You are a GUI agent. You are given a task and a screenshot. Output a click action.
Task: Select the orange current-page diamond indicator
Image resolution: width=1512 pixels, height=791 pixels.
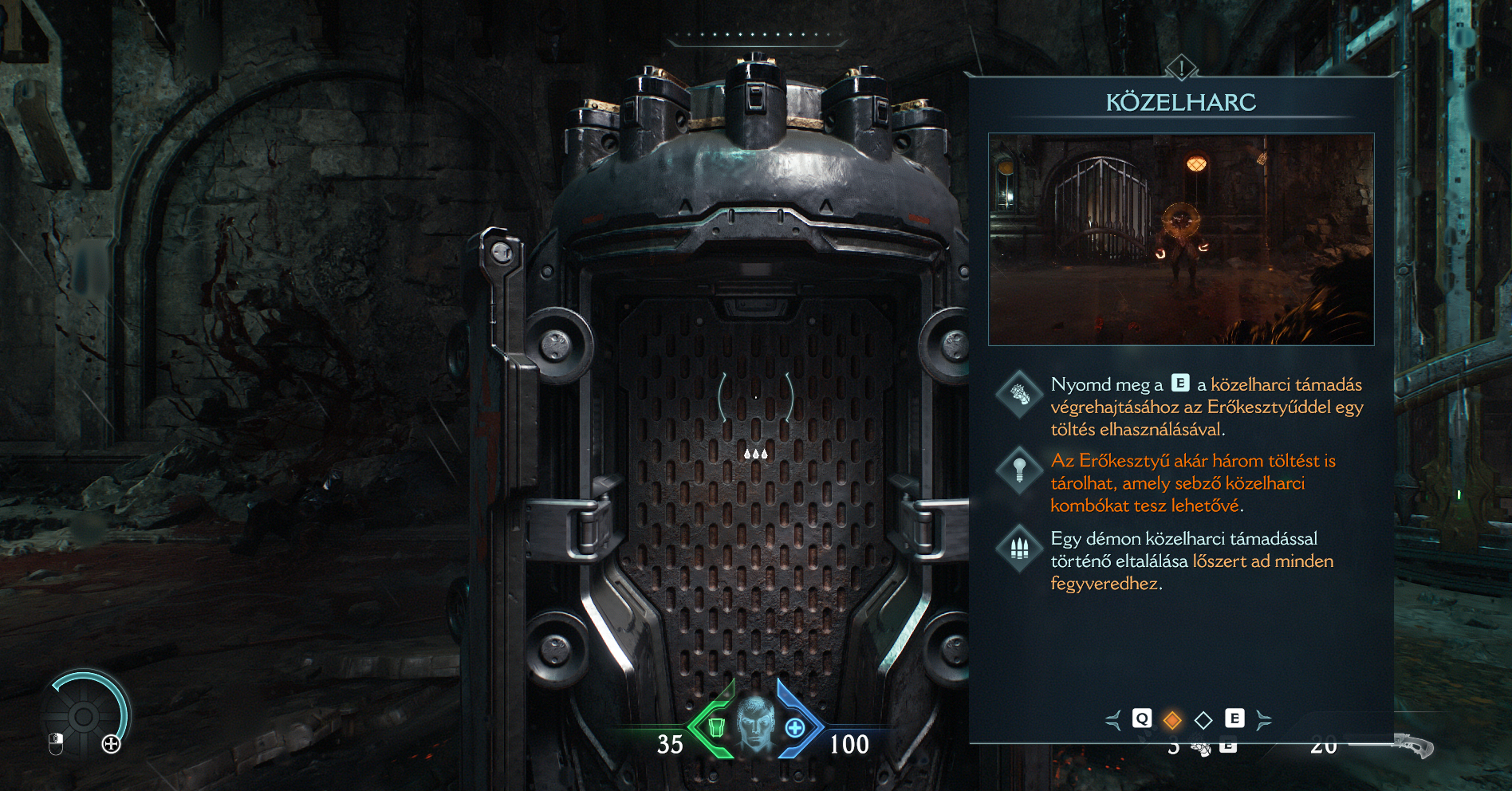pyautogui.click(x=1172, y=721)
